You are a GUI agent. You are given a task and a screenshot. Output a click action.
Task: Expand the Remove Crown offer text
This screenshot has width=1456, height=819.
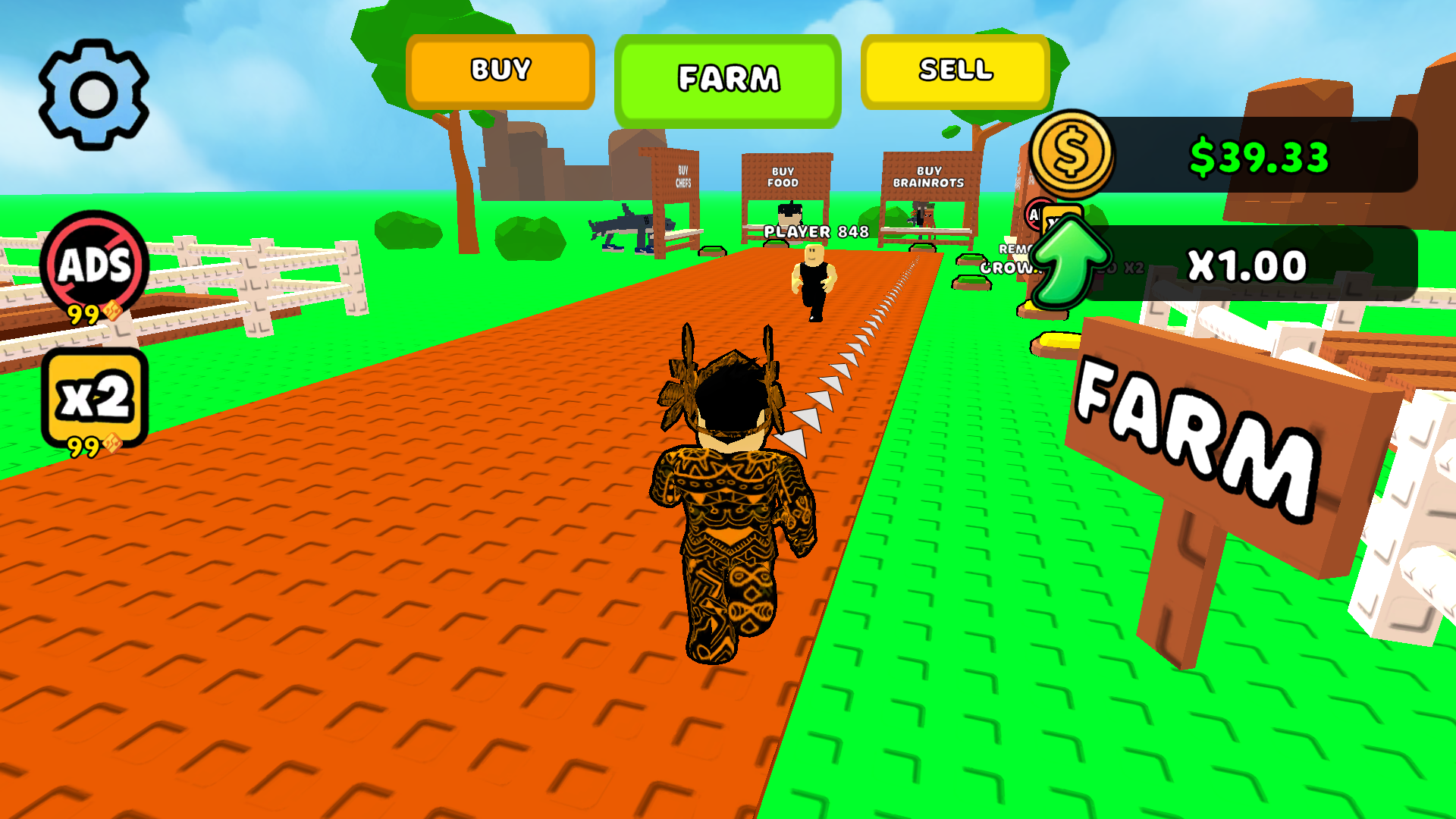pos(1009,258)
